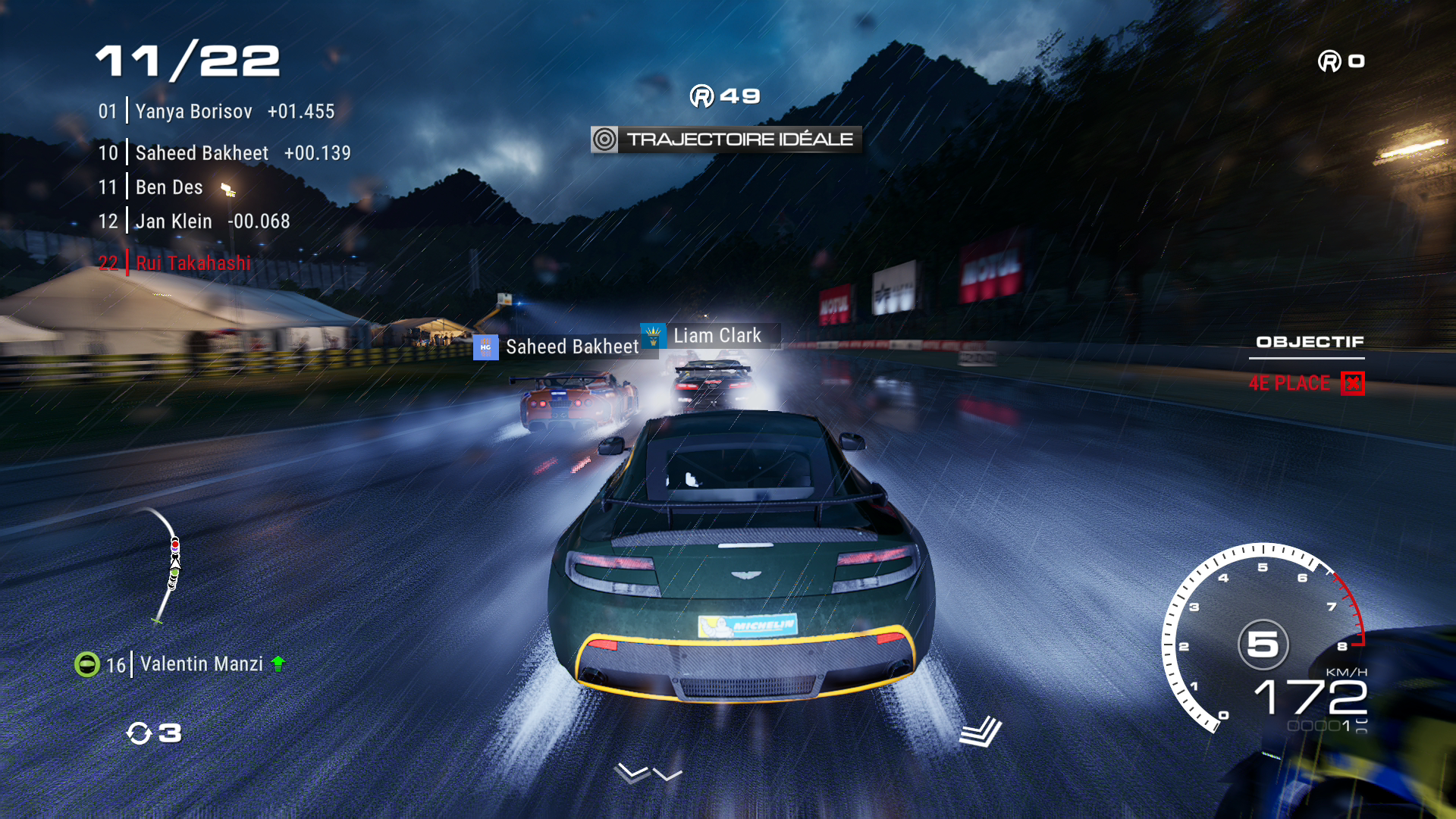Choose Saheed Bakheet's tenth-place standings row
Screen dimensions: 1456x819
pyautogui.click(x=224, y=153)
